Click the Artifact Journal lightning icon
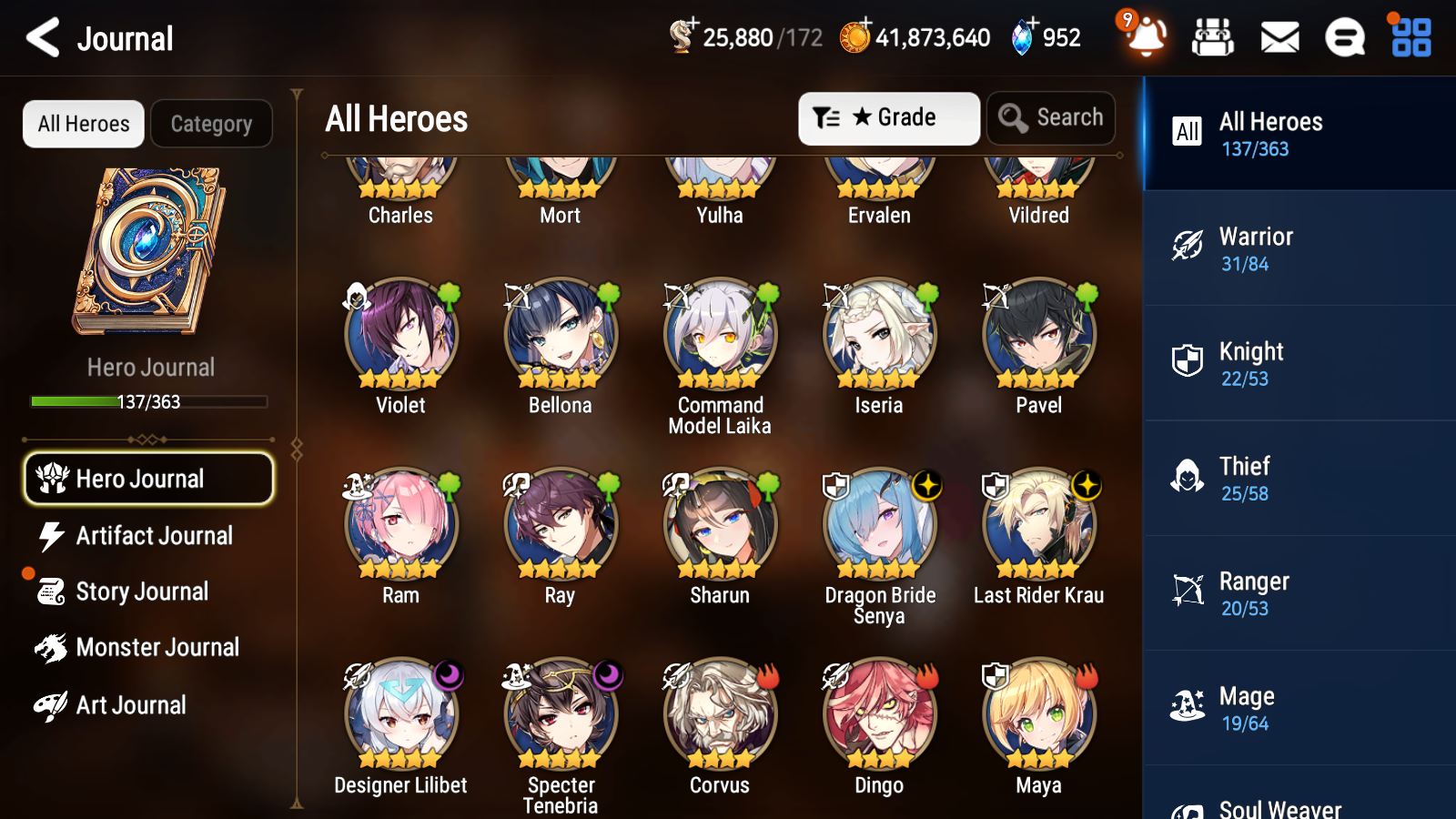Viewport: 1456px width, 819px height. (x=52, y=536)
